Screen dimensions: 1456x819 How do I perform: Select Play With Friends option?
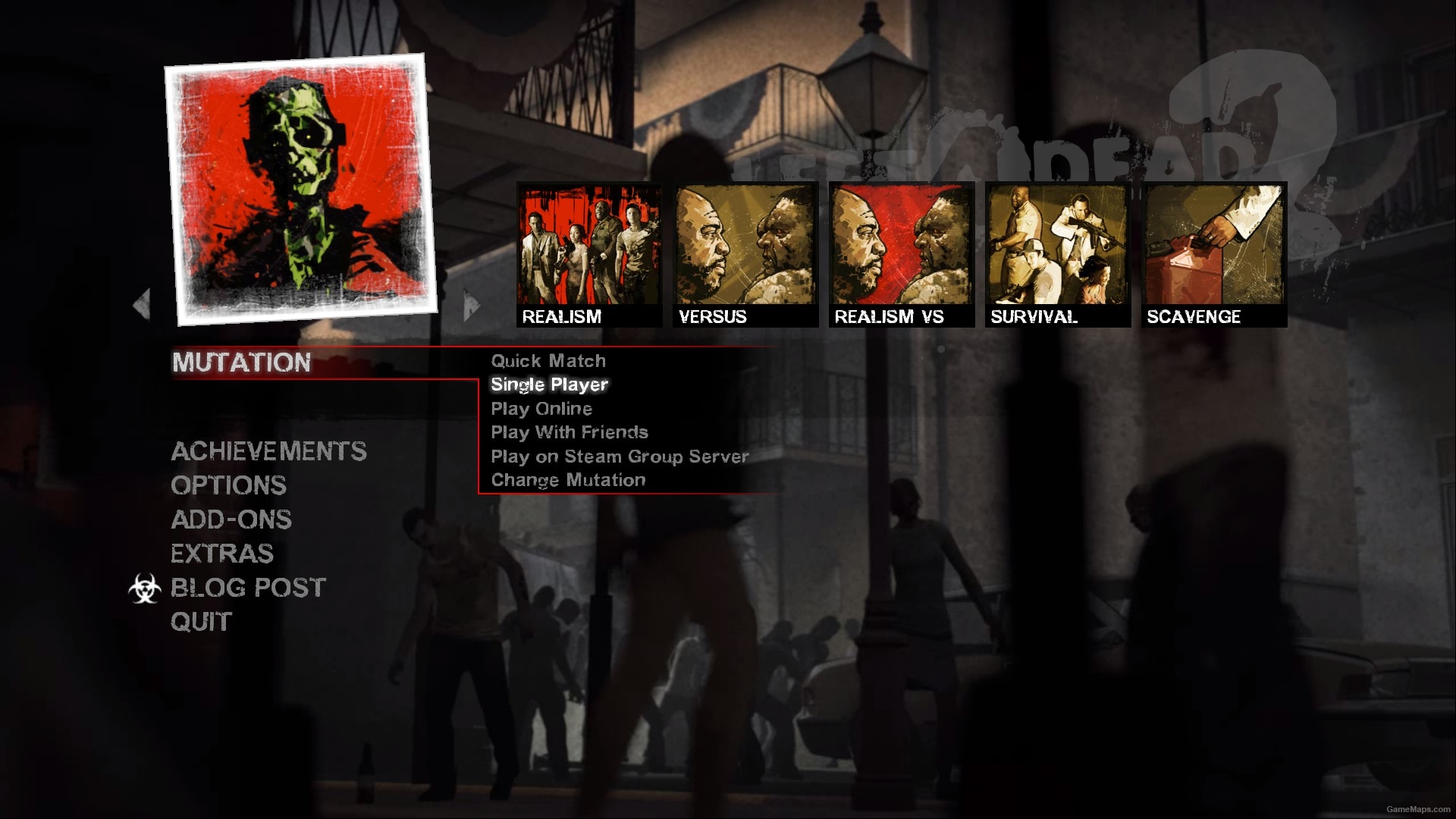(x=570, y=432)
